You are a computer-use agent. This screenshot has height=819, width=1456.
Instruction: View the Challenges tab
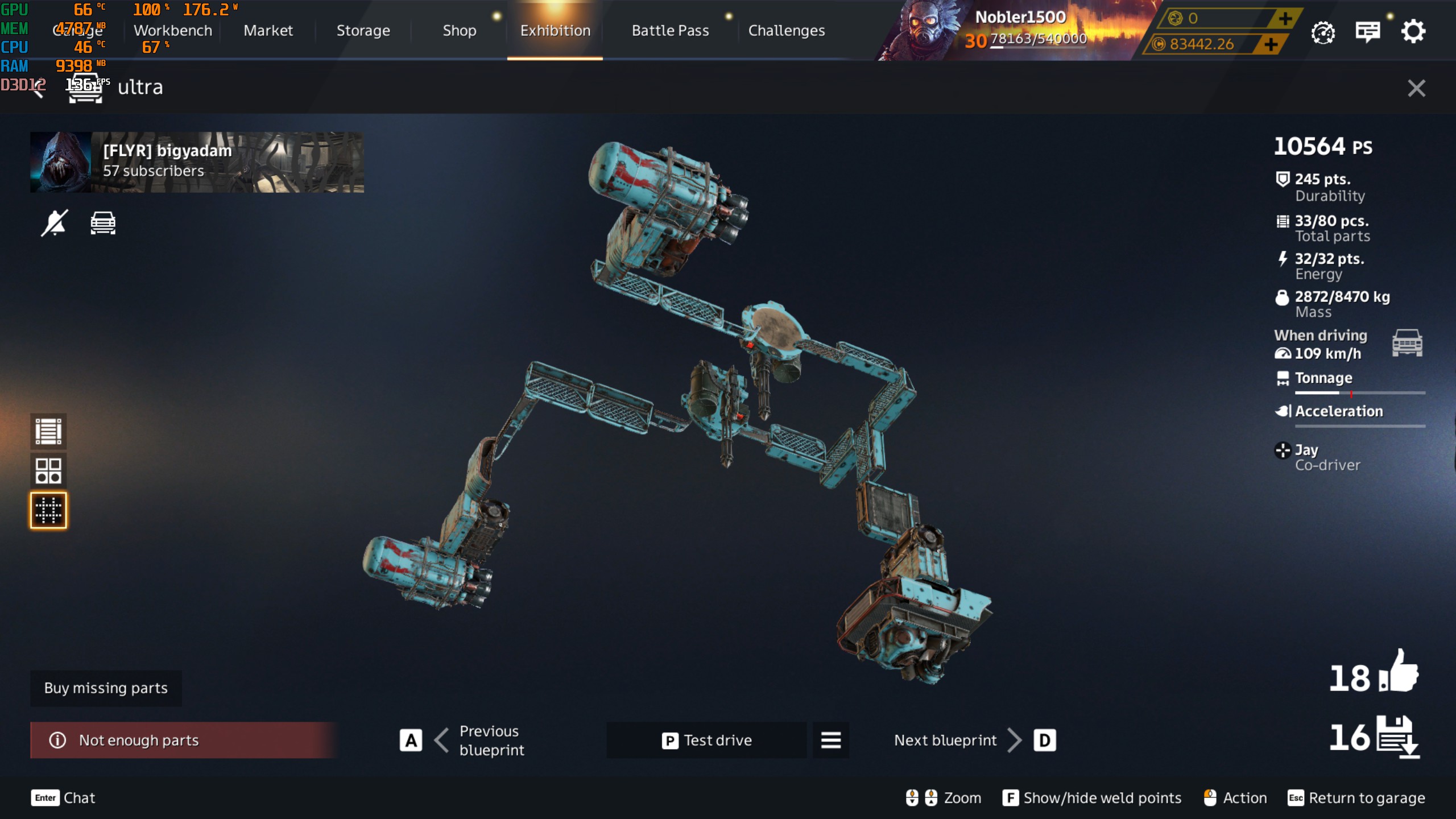786,31
